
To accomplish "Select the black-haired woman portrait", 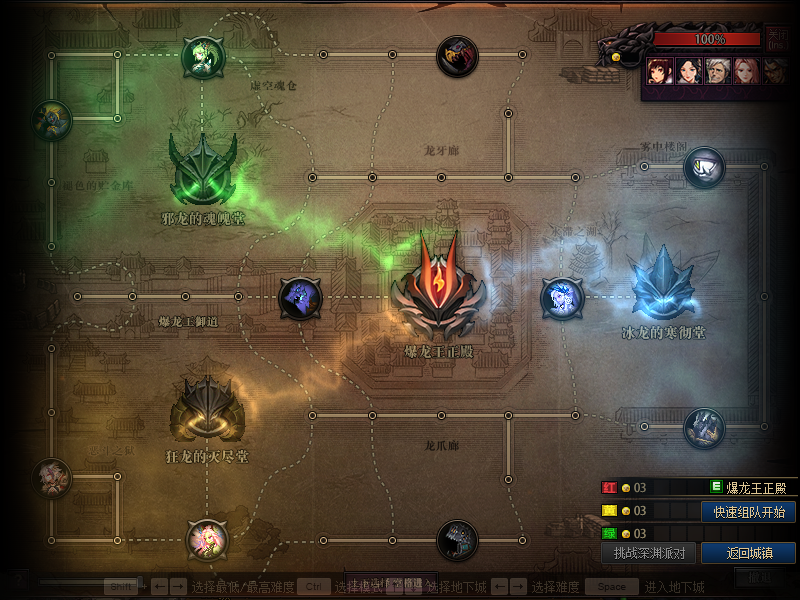I will (688, 70).
